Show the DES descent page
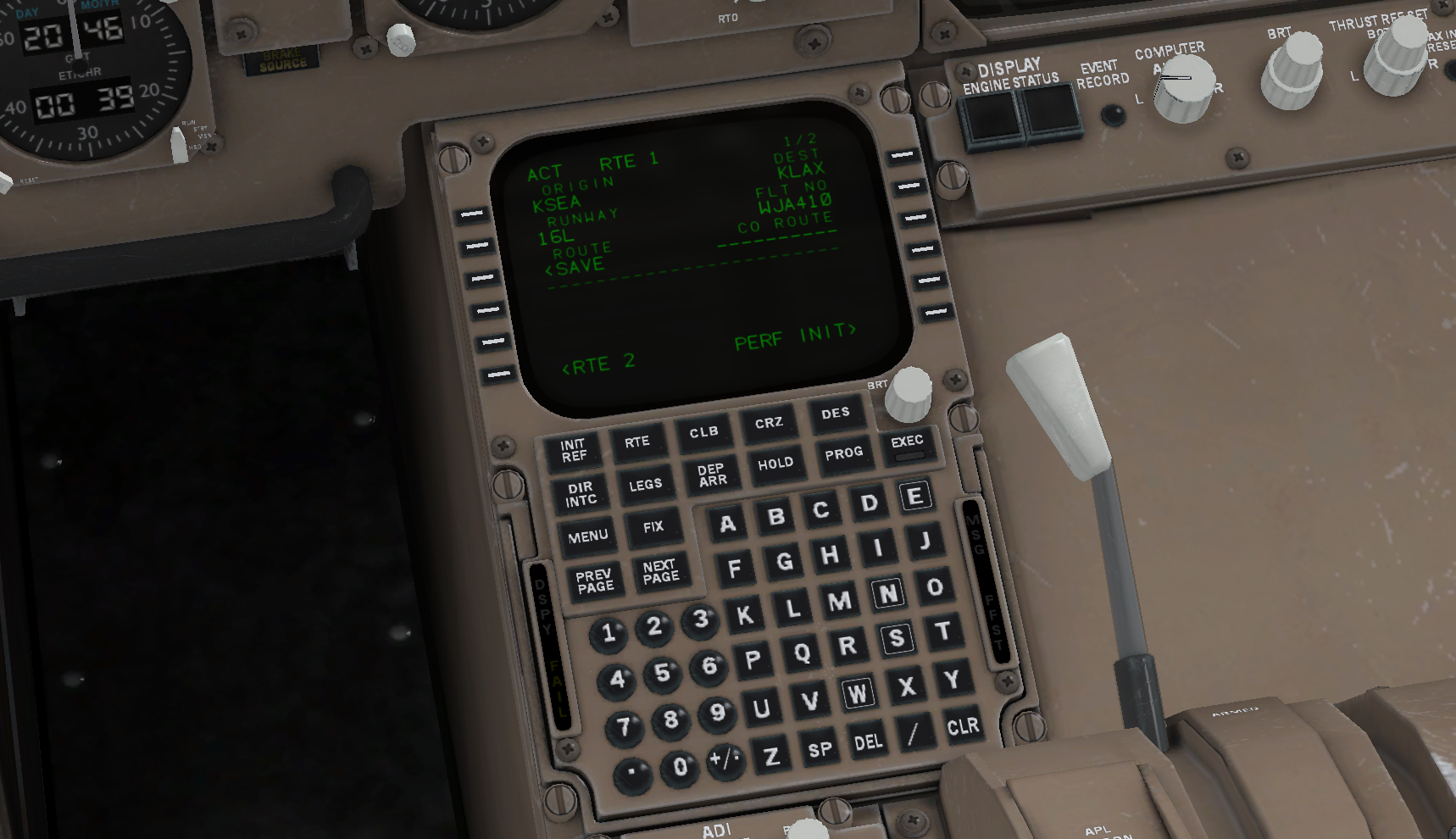 click(x=835, y=413)
